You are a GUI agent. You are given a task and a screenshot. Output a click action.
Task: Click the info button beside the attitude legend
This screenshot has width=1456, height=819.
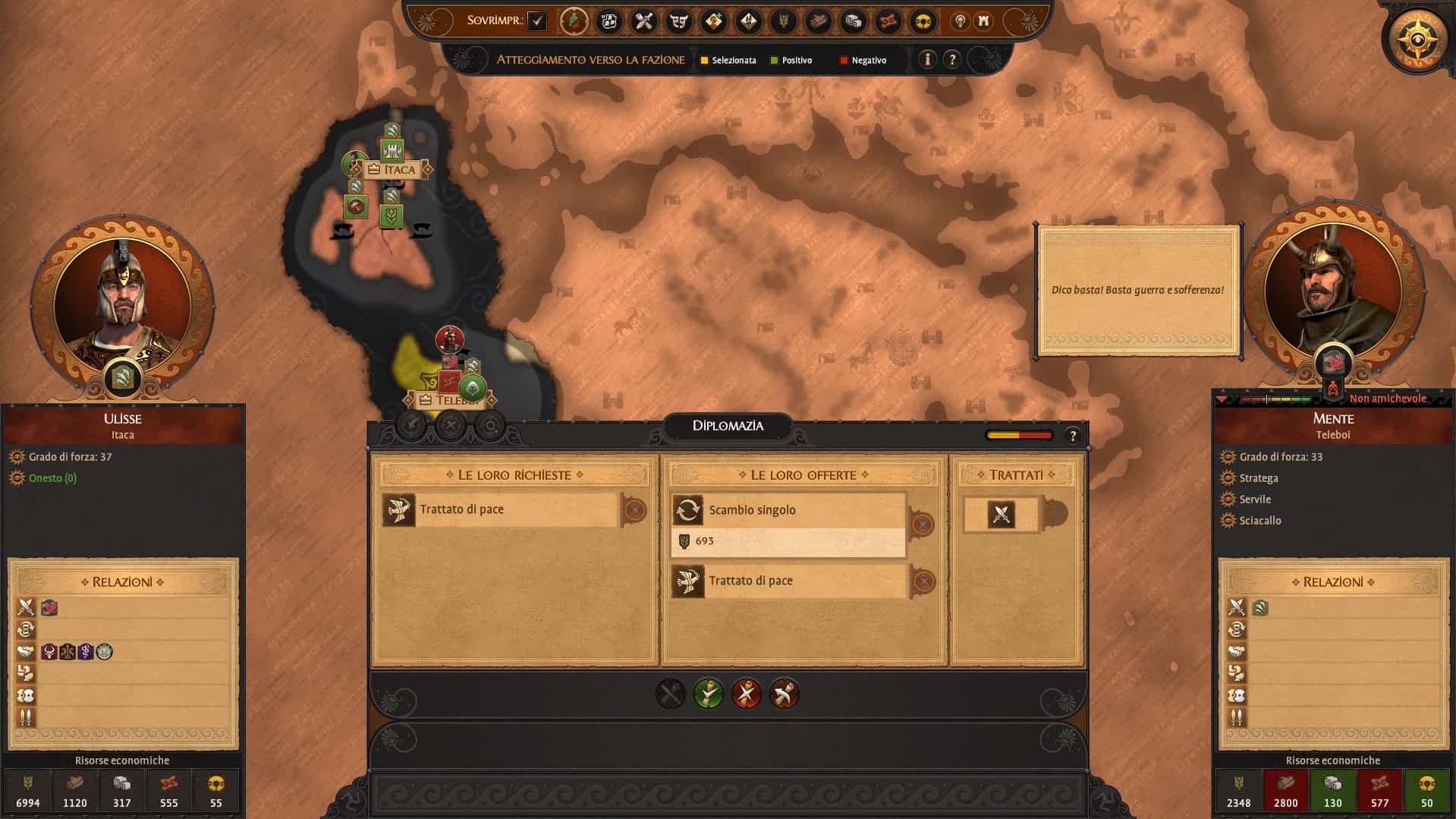tap(927, 59)
